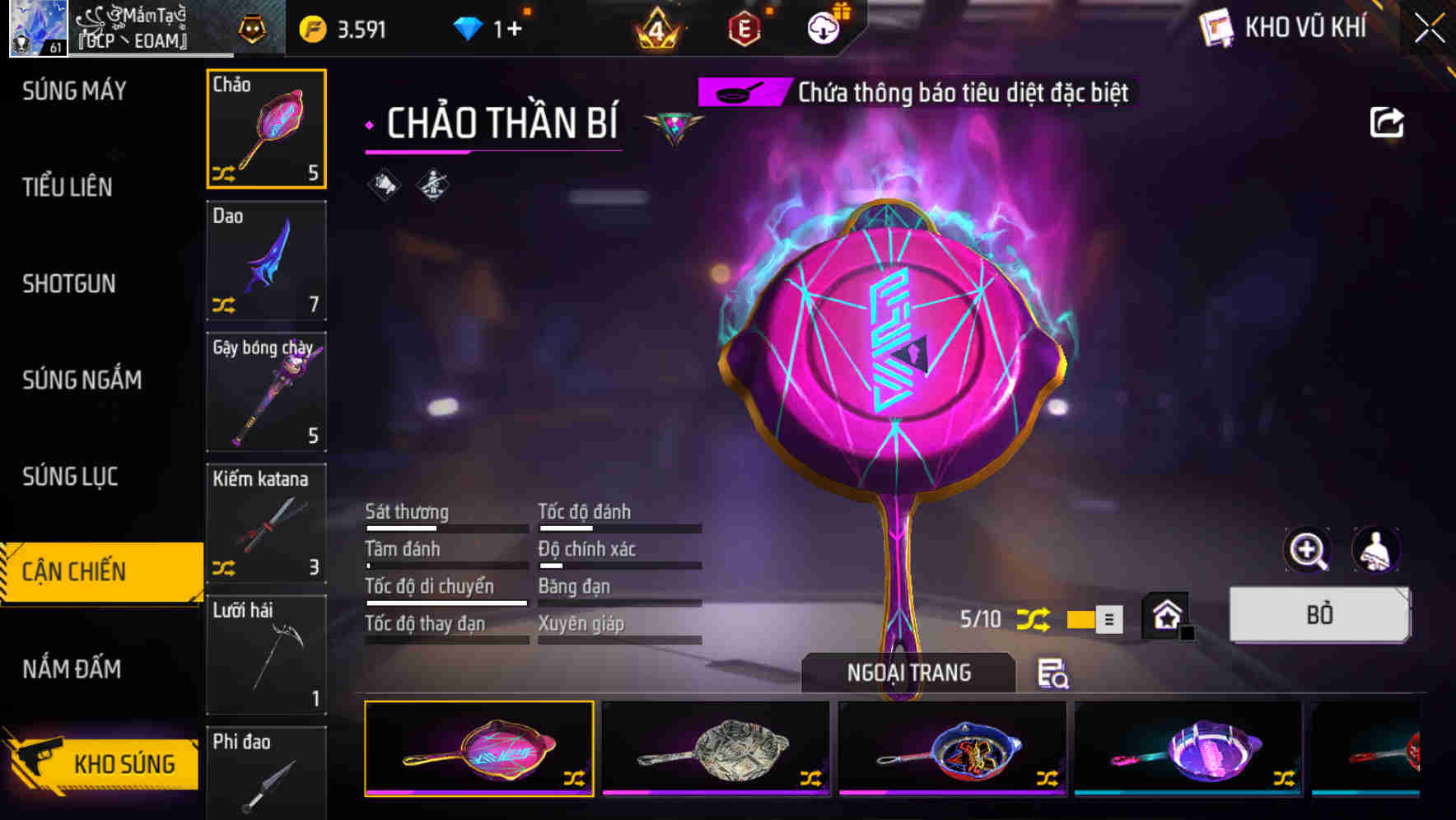Open the share icon for Chảo Thần Bí

pyautogui.click(x=1388, y=121)
